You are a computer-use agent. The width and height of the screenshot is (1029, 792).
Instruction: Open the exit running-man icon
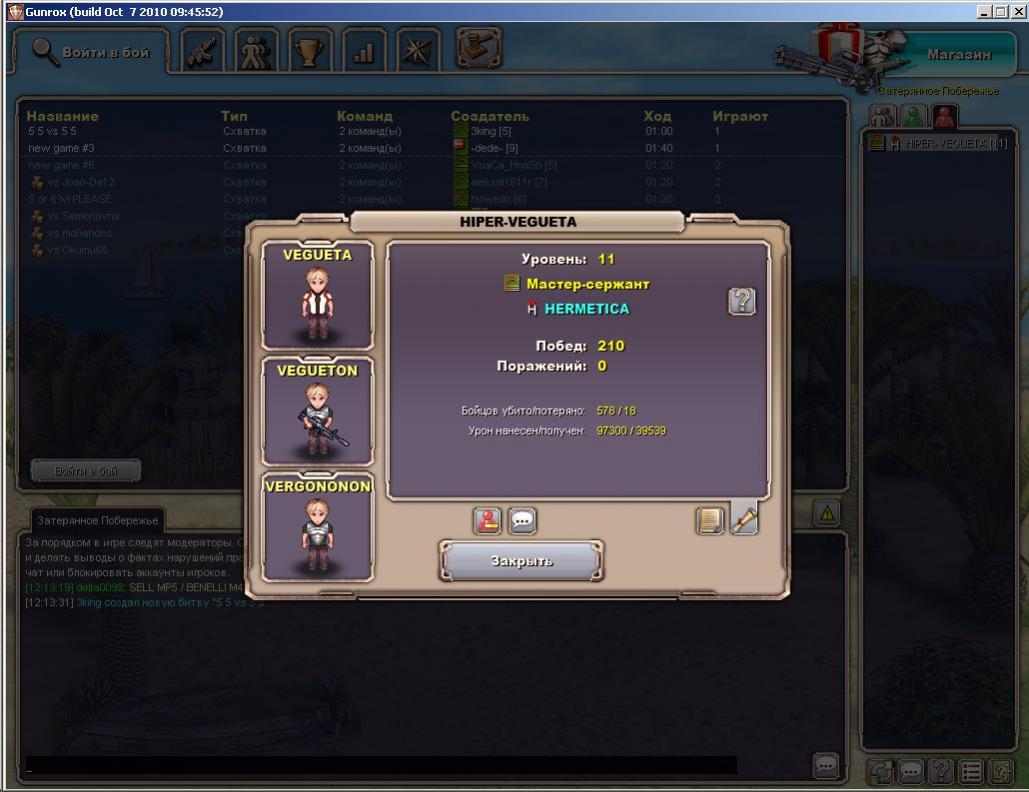1001,771
